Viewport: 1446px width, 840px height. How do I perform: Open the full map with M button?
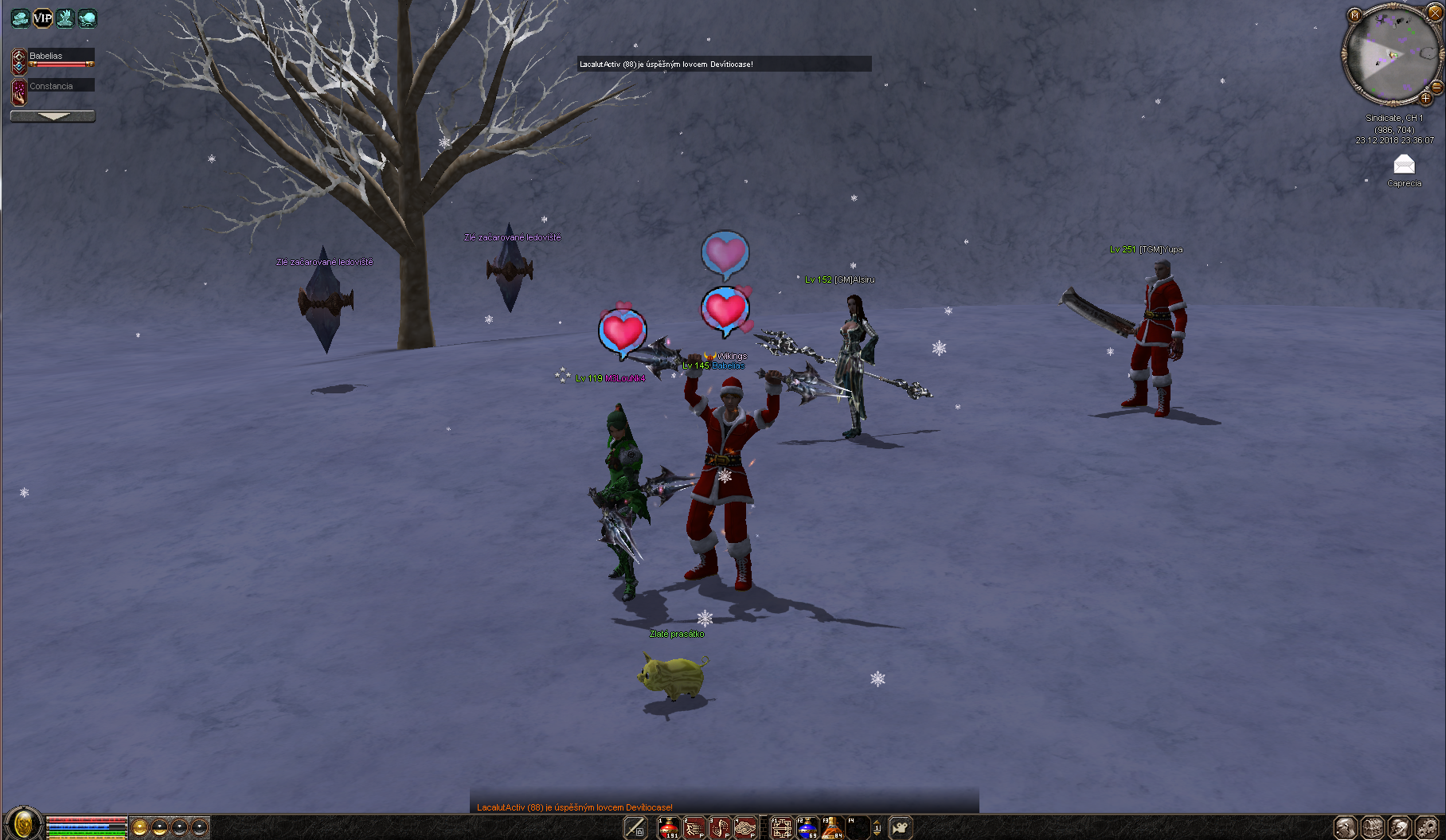[x=1354, y=15]
